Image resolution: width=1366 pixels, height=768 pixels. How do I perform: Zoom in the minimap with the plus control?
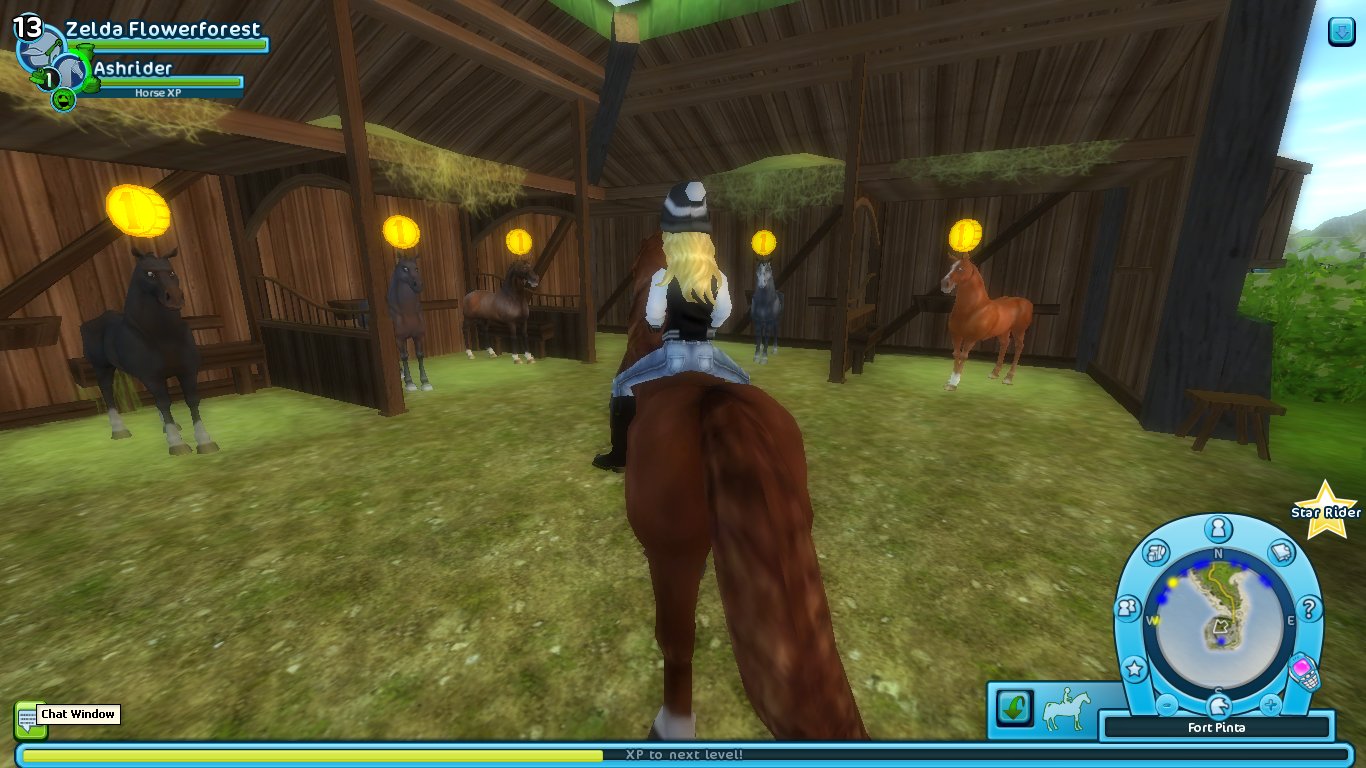[1271, 704]
